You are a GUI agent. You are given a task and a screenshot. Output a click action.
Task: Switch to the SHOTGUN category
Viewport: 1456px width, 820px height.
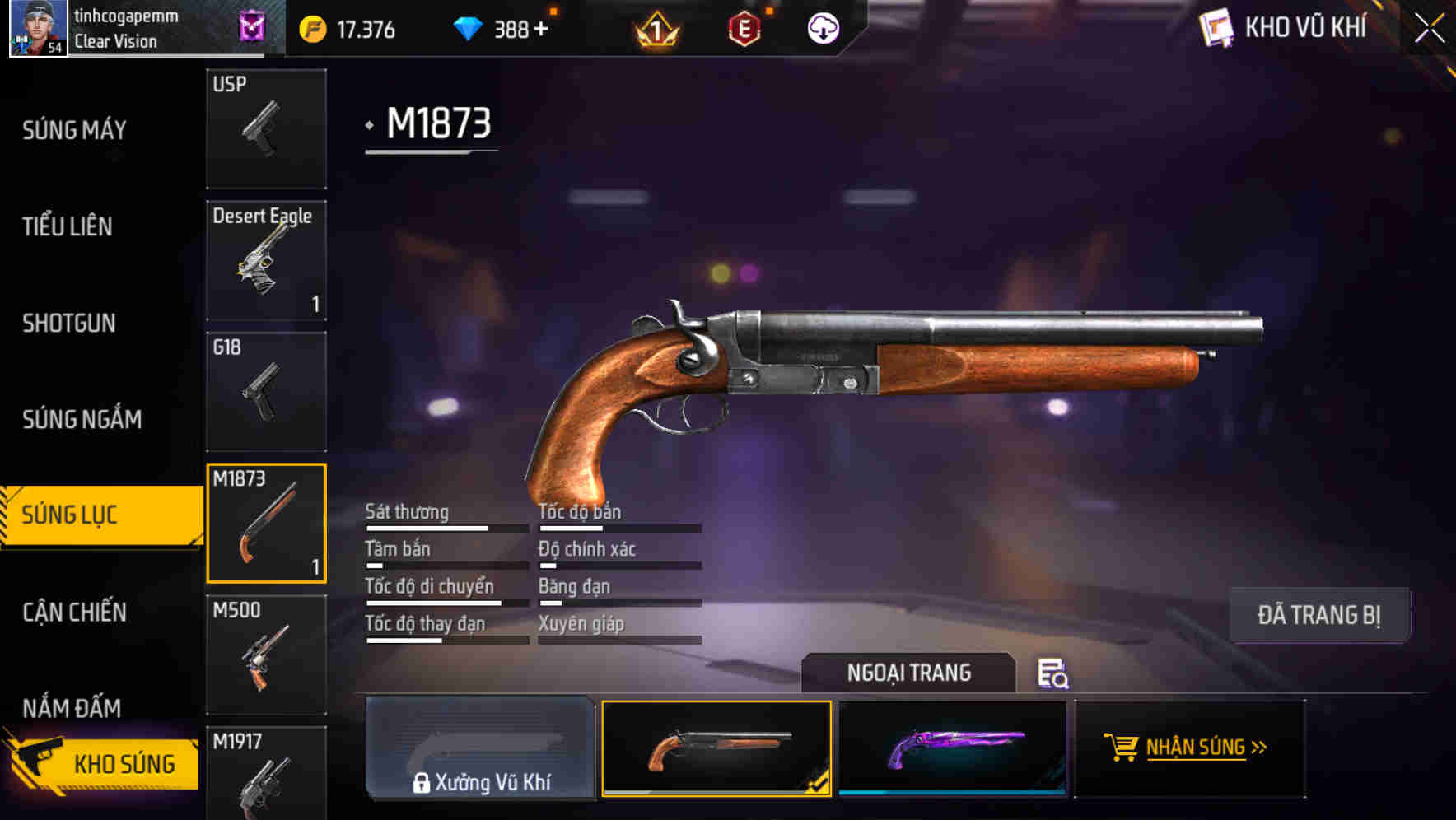[68, 324]
